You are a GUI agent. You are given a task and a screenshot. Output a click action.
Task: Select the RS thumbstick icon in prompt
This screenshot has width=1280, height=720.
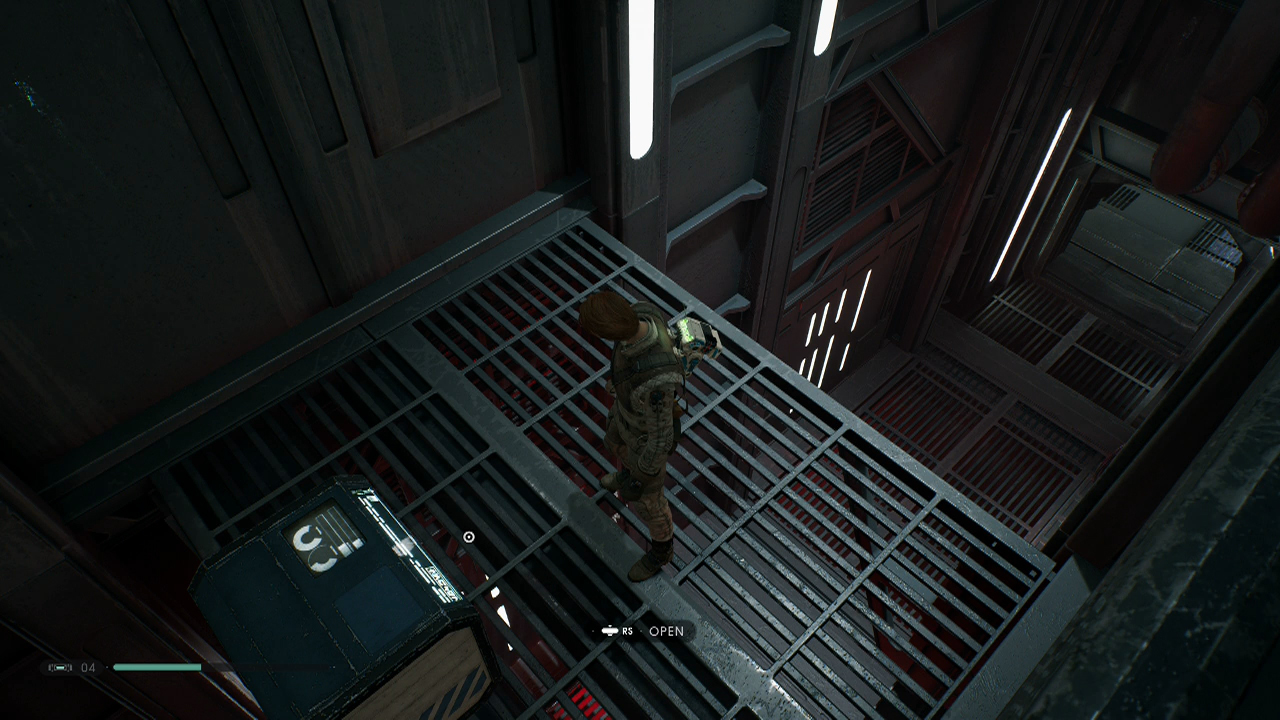tap(612, 632)
